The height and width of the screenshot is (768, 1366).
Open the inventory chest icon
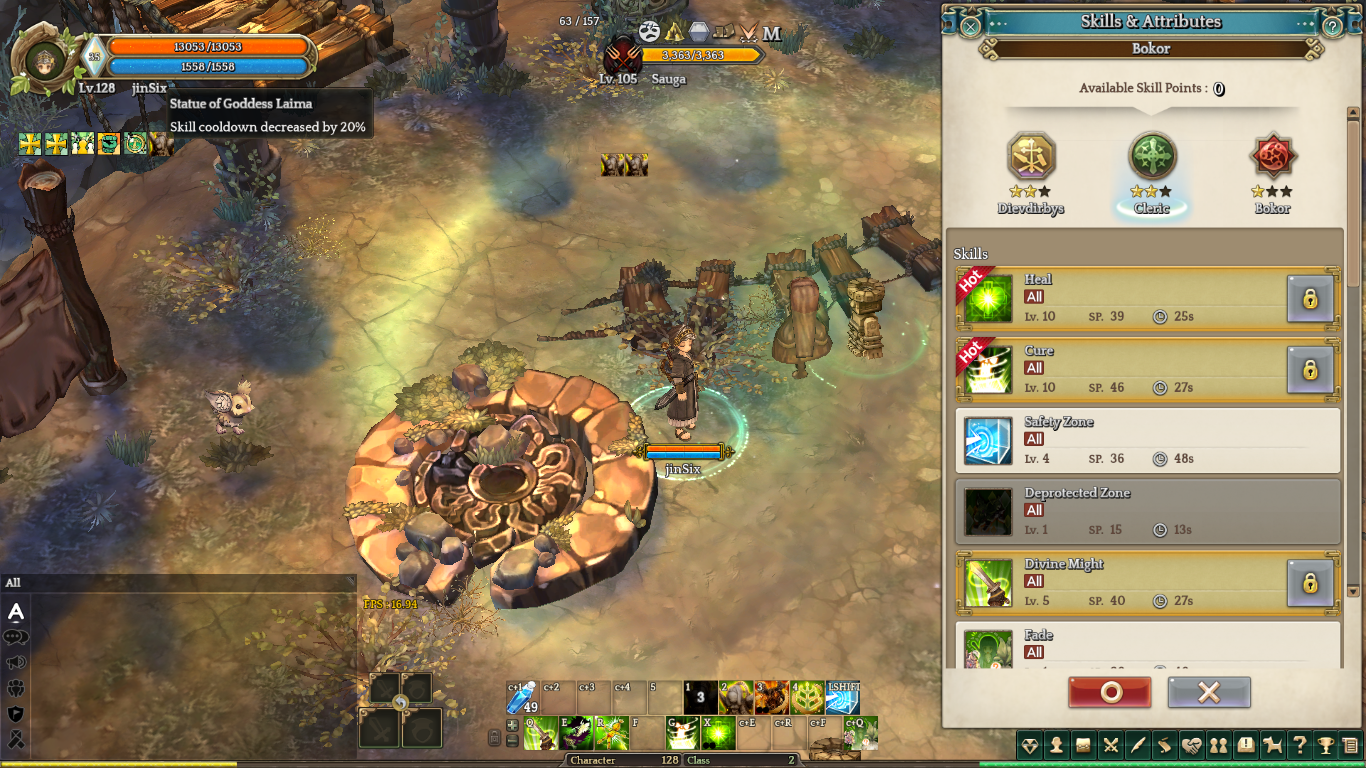click(1083, 745)
